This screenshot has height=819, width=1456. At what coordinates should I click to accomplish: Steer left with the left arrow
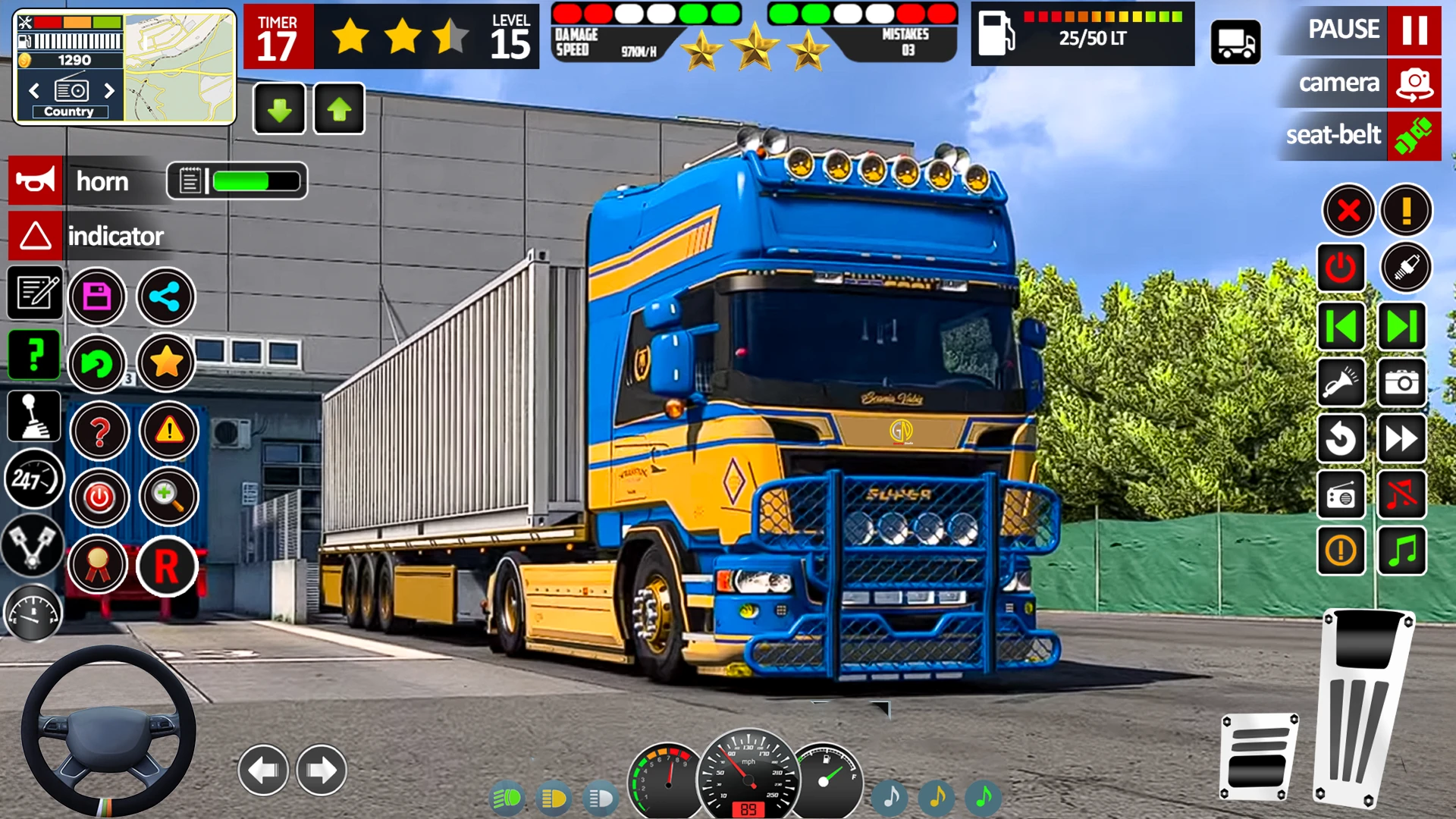click(x=263, y=770)
